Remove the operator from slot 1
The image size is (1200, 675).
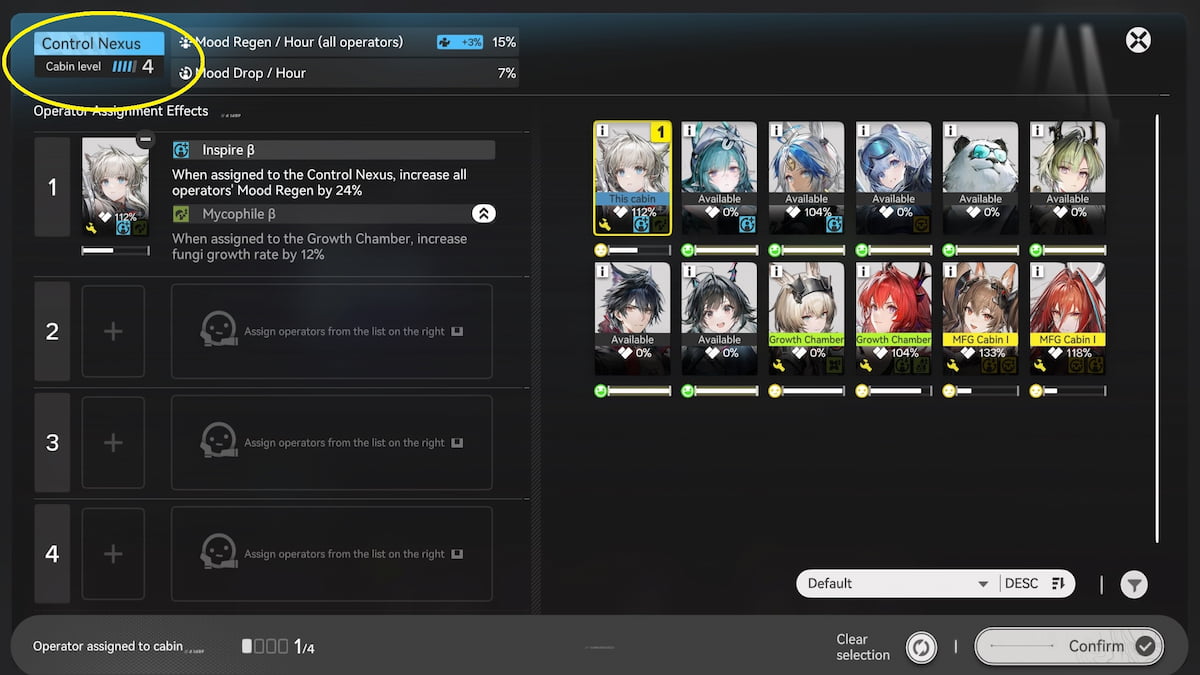click(146, 141)
